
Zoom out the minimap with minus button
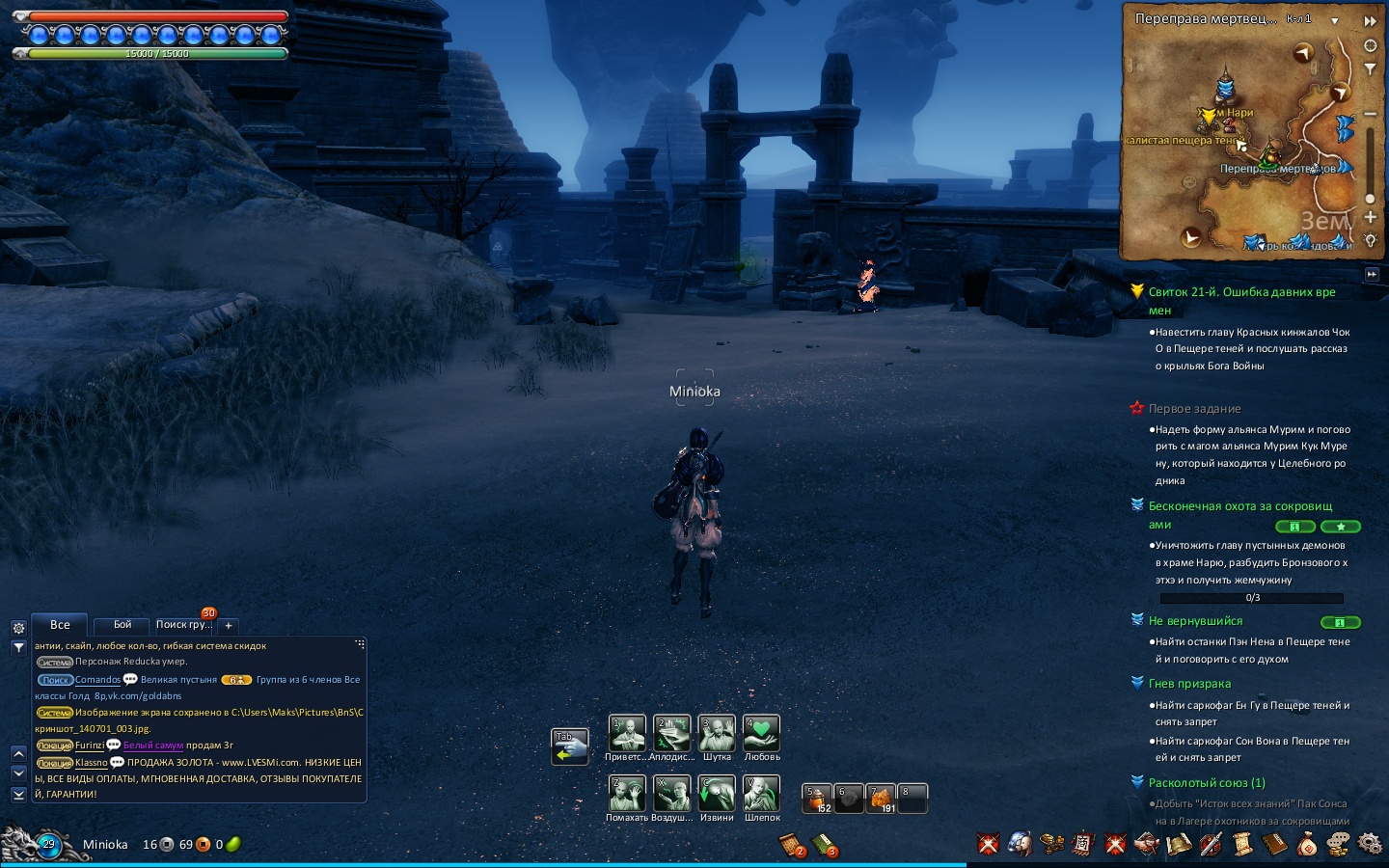[x=1370, y=114]
